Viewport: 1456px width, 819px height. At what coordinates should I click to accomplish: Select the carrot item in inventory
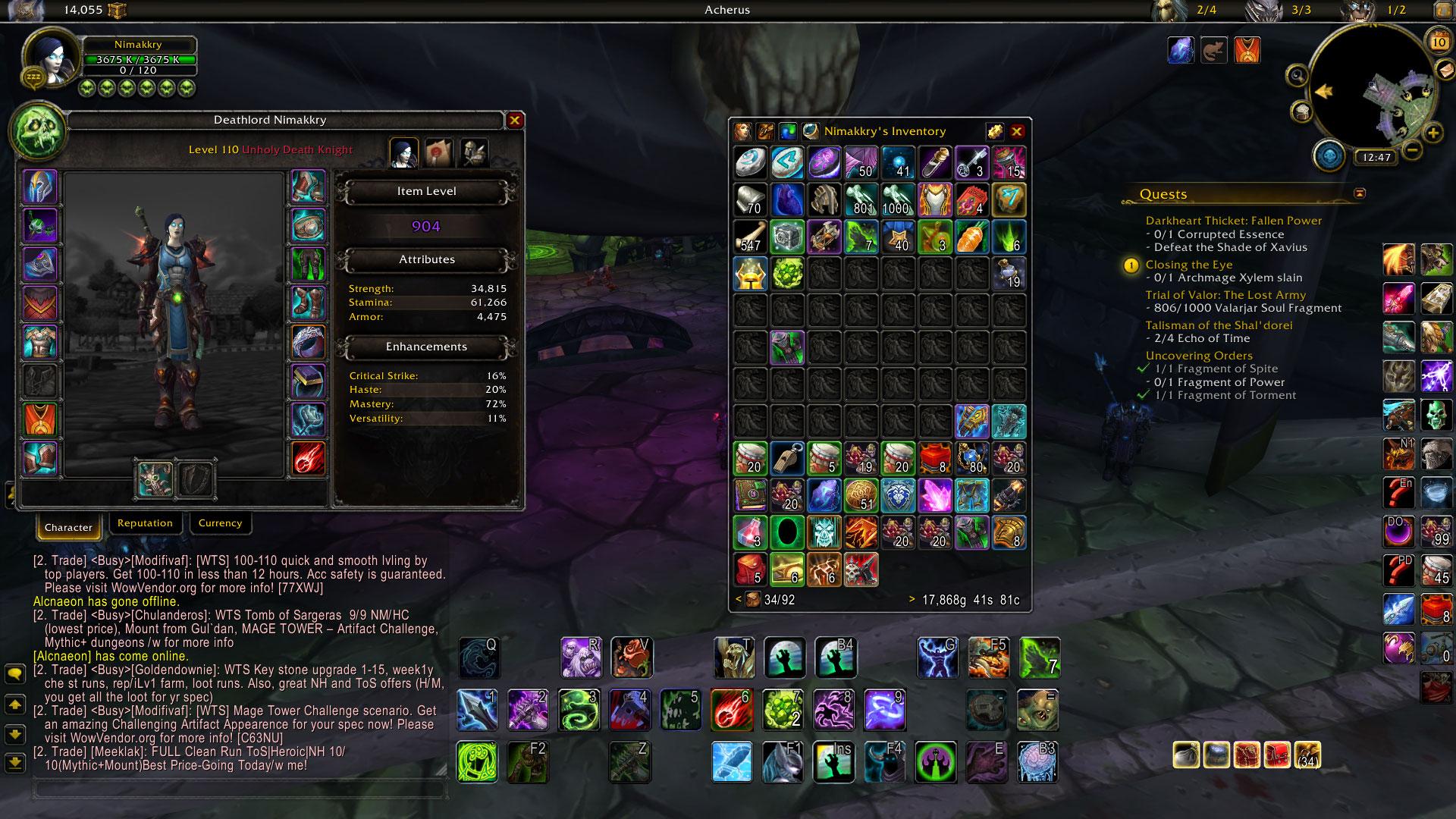(x=972, y=237)
